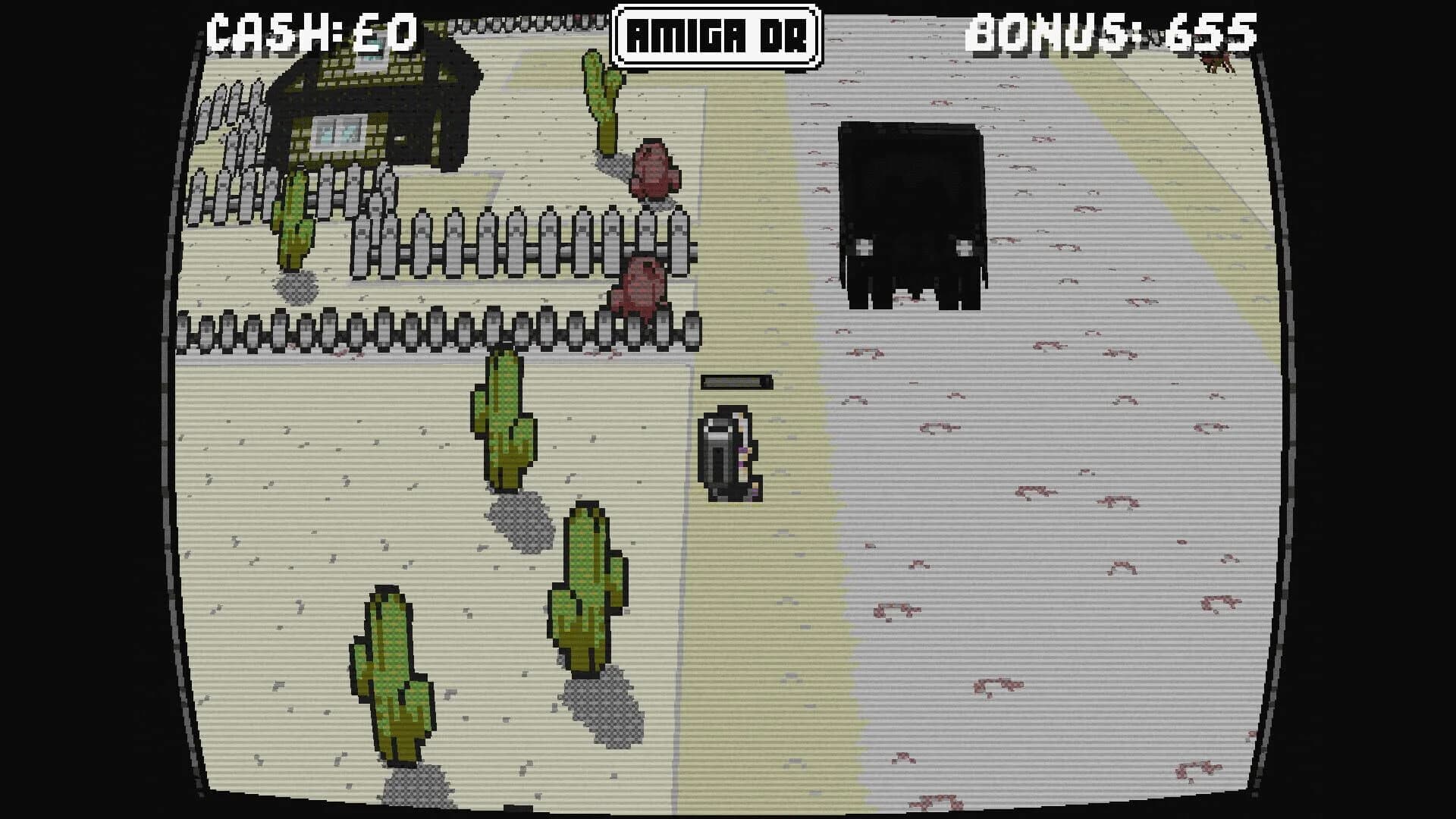Select the red creature near the top cactus
This screenshot has height=819, width=1456.
652,167
